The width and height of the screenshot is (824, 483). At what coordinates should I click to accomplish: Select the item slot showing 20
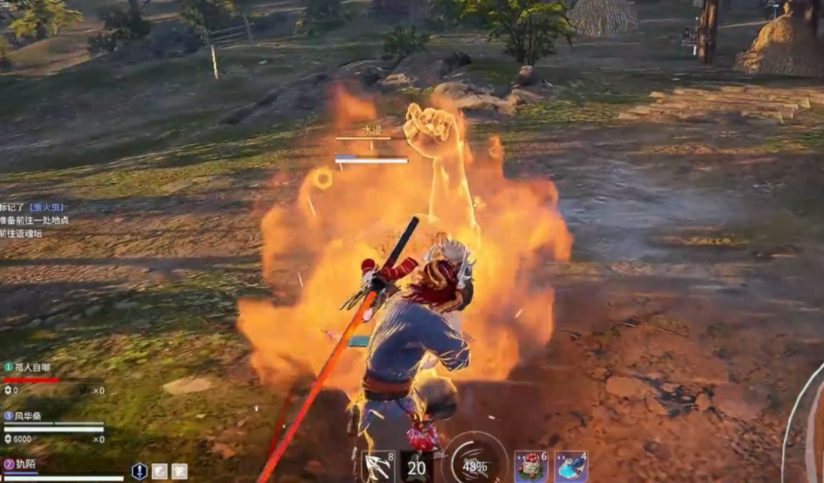416,466
